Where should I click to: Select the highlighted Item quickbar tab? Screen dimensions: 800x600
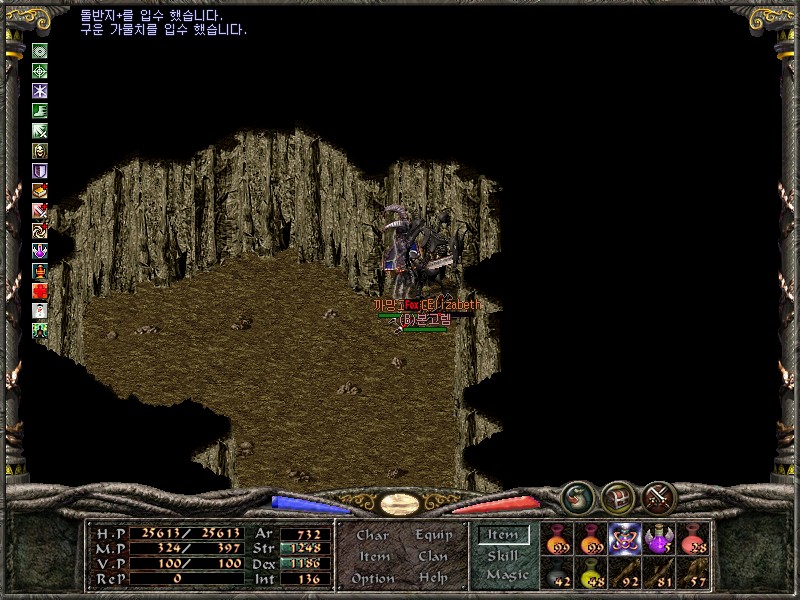click(x=503, y=534)
